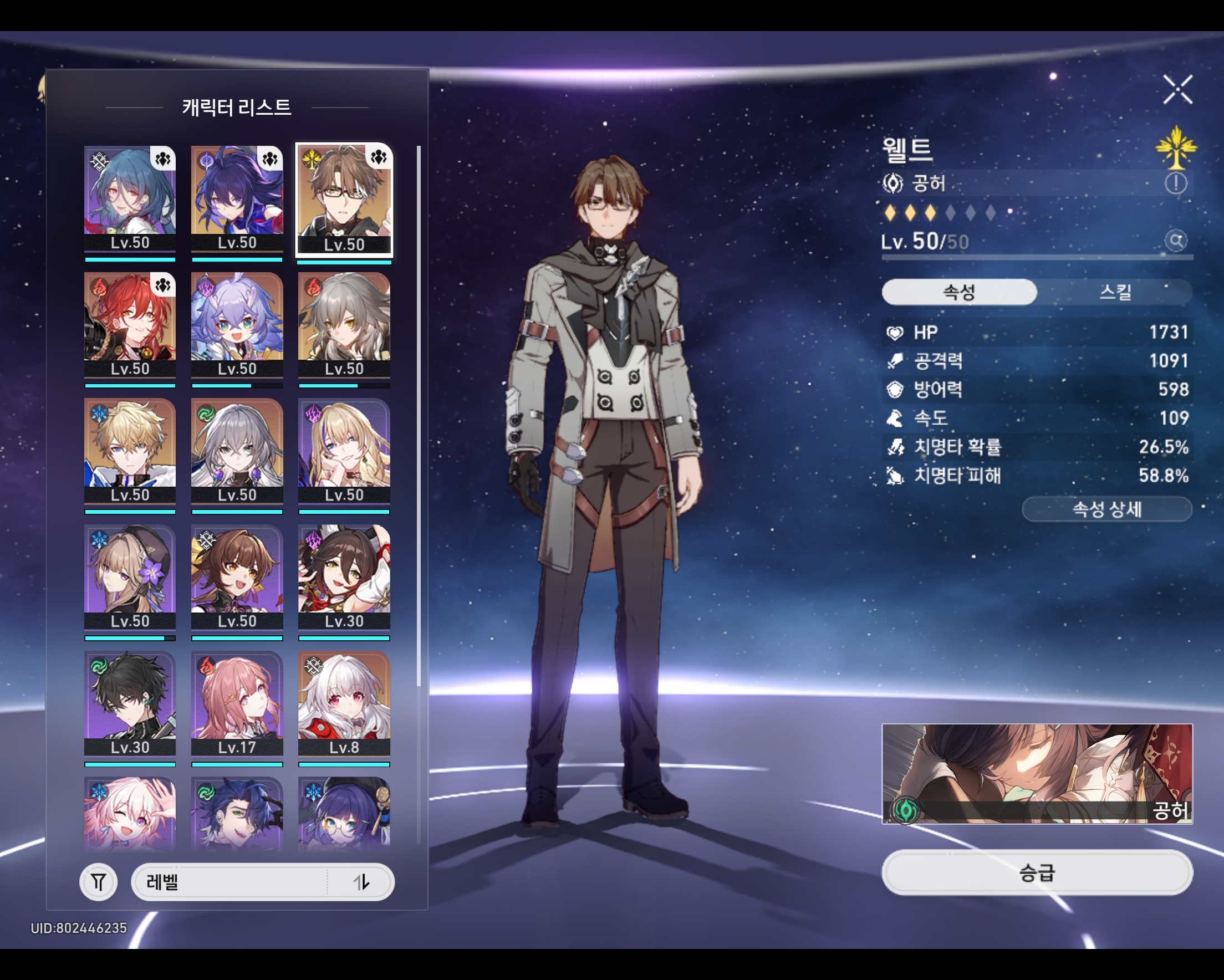Click the golden eidolon emblem by name
The height and width of the screenshot is (980, 1224).
click(x=1176, y=147)
